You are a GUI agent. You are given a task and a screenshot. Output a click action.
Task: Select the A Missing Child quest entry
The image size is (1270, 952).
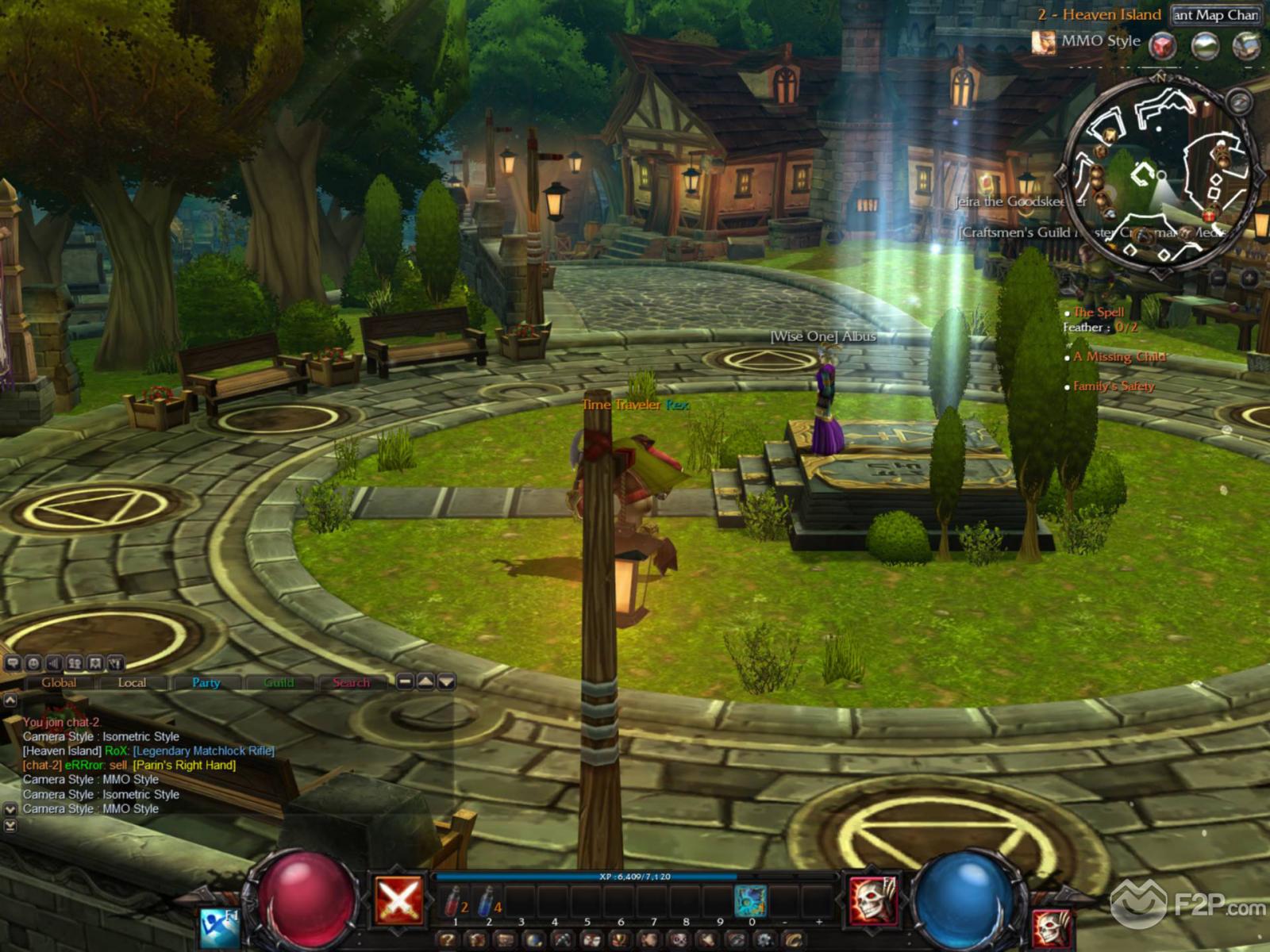pos(1118,357)
